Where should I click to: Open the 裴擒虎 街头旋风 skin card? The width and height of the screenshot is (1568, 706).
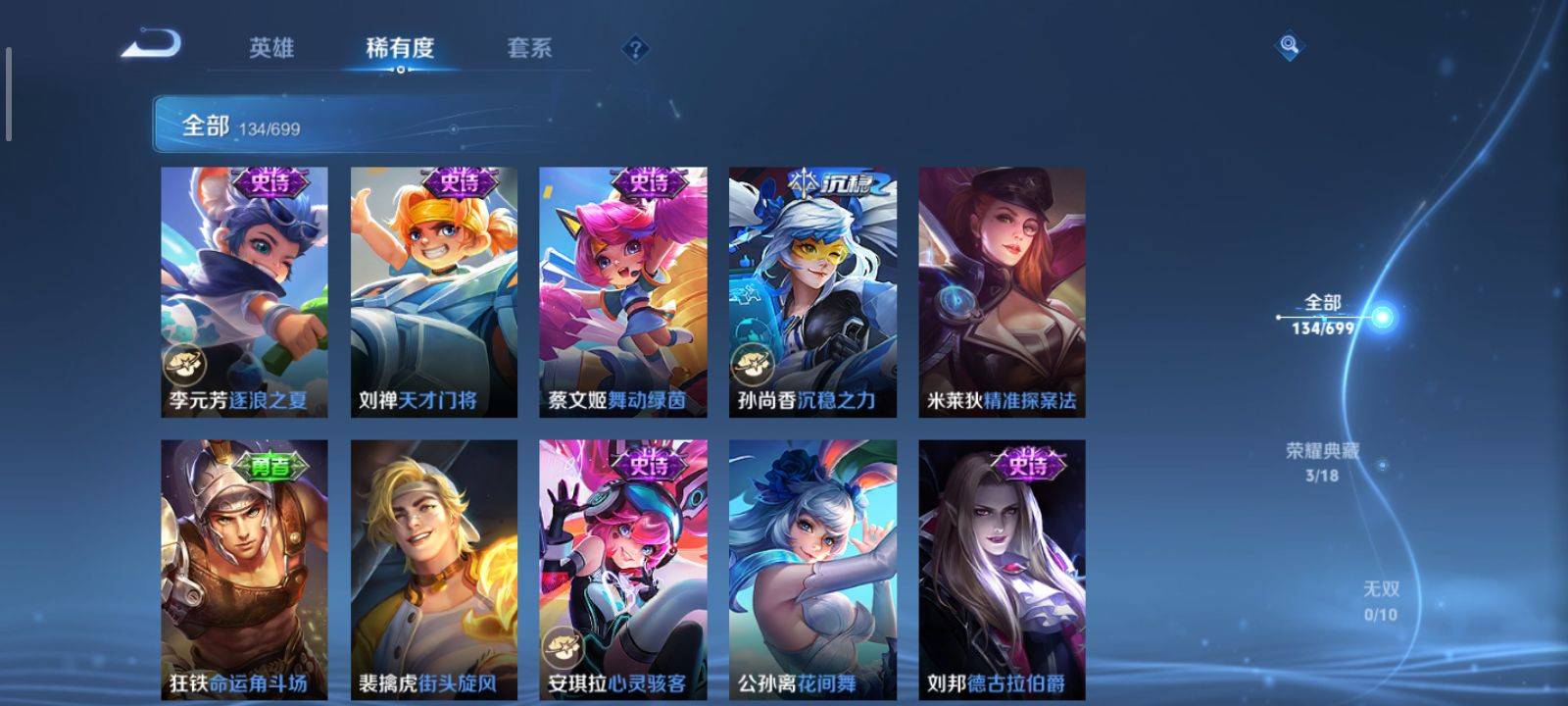coord(434,569)
